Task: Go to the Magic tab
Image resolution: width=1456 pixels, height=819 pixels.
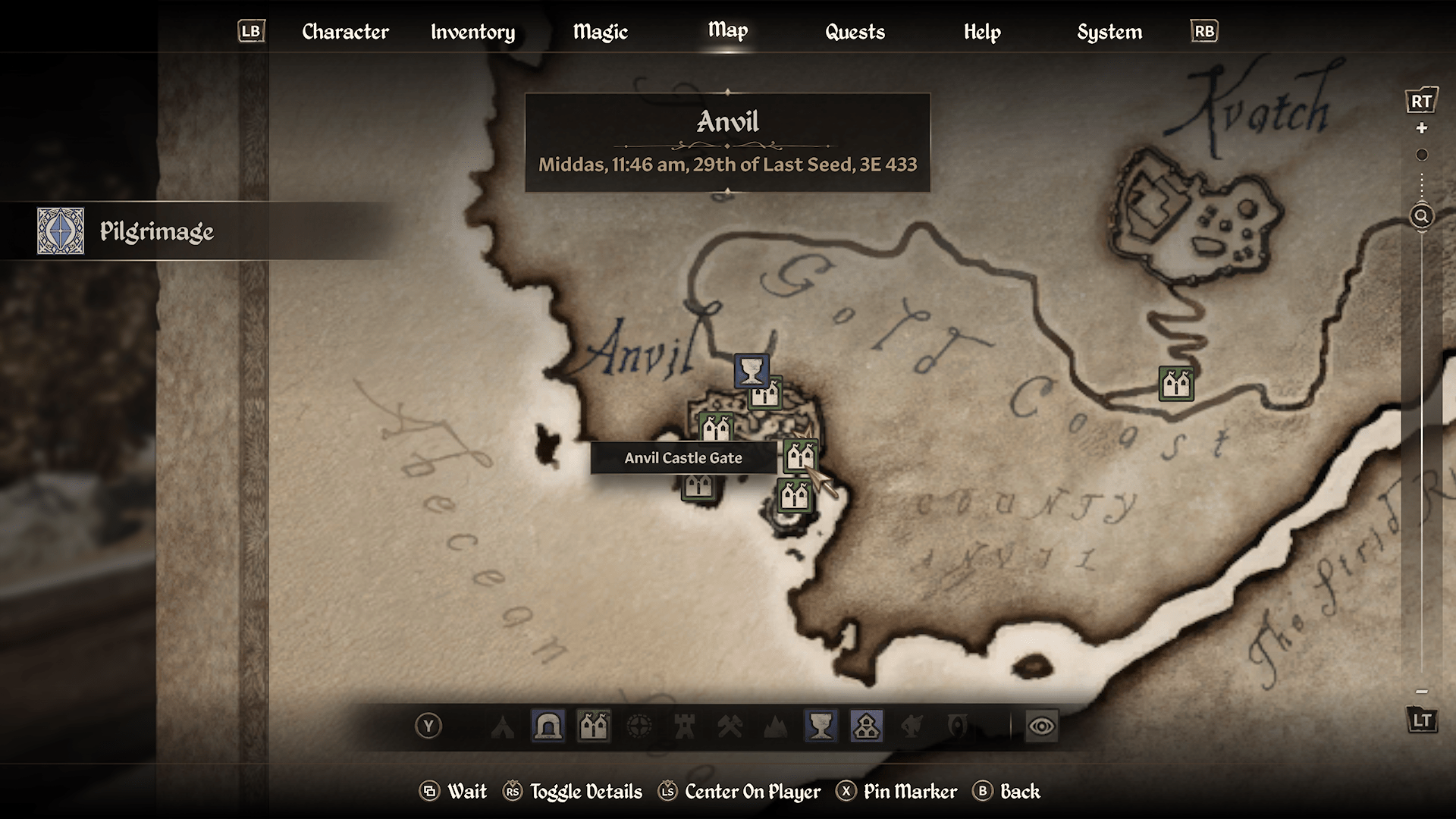Action: [x=600, y=32]
